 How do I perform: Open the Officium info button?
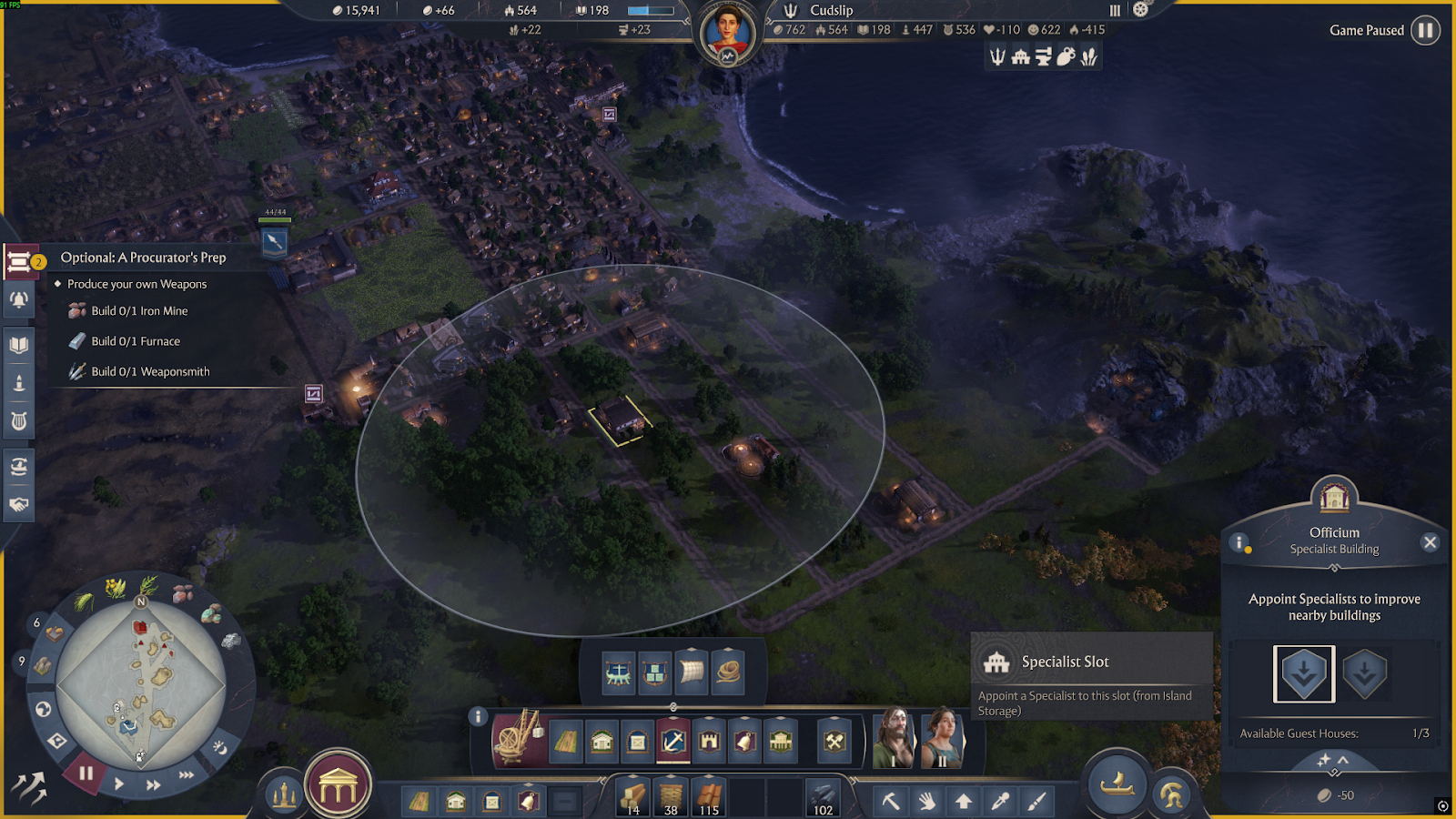1239,543
